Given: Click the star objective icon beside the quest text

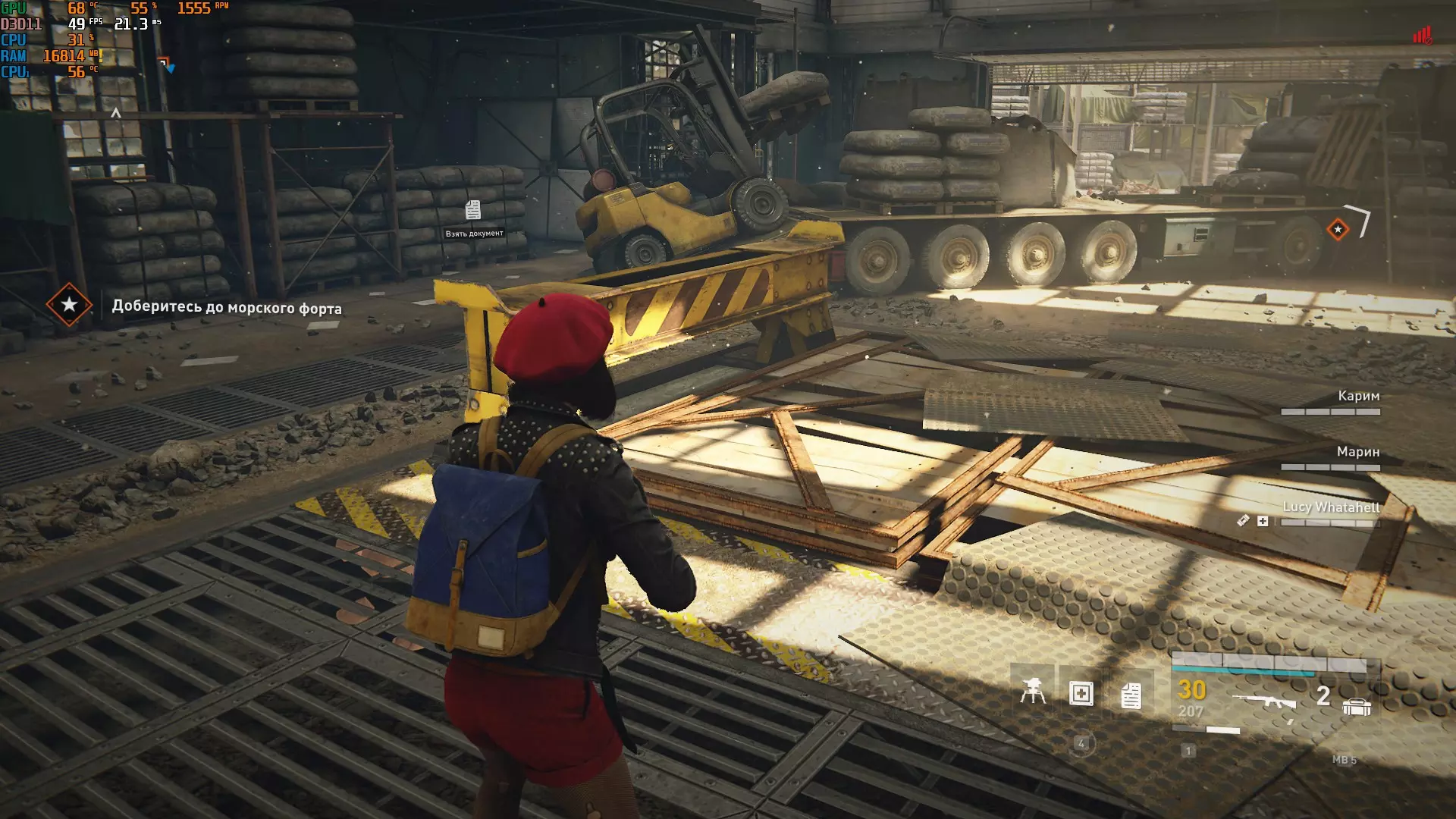Looking at the screenshot, I should [x=69, y=305].
